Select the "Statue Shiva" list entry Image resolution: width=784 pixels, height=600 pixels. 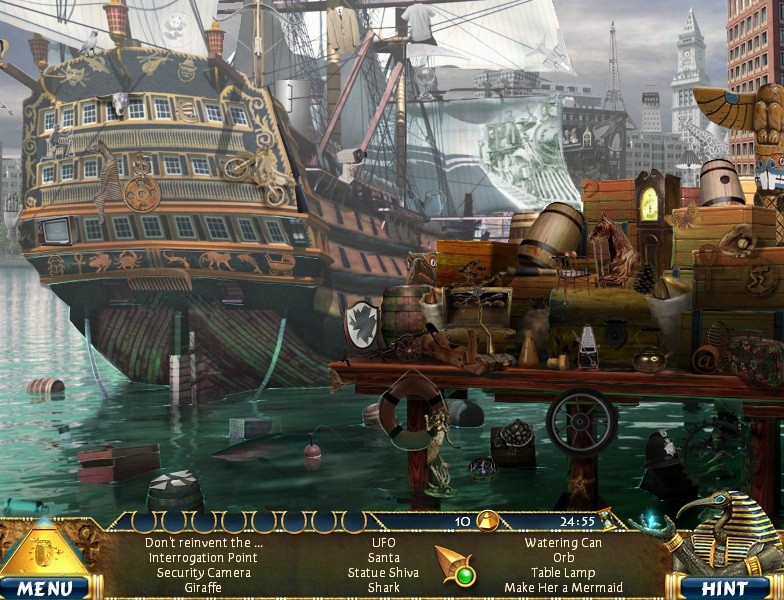point(383,573)
